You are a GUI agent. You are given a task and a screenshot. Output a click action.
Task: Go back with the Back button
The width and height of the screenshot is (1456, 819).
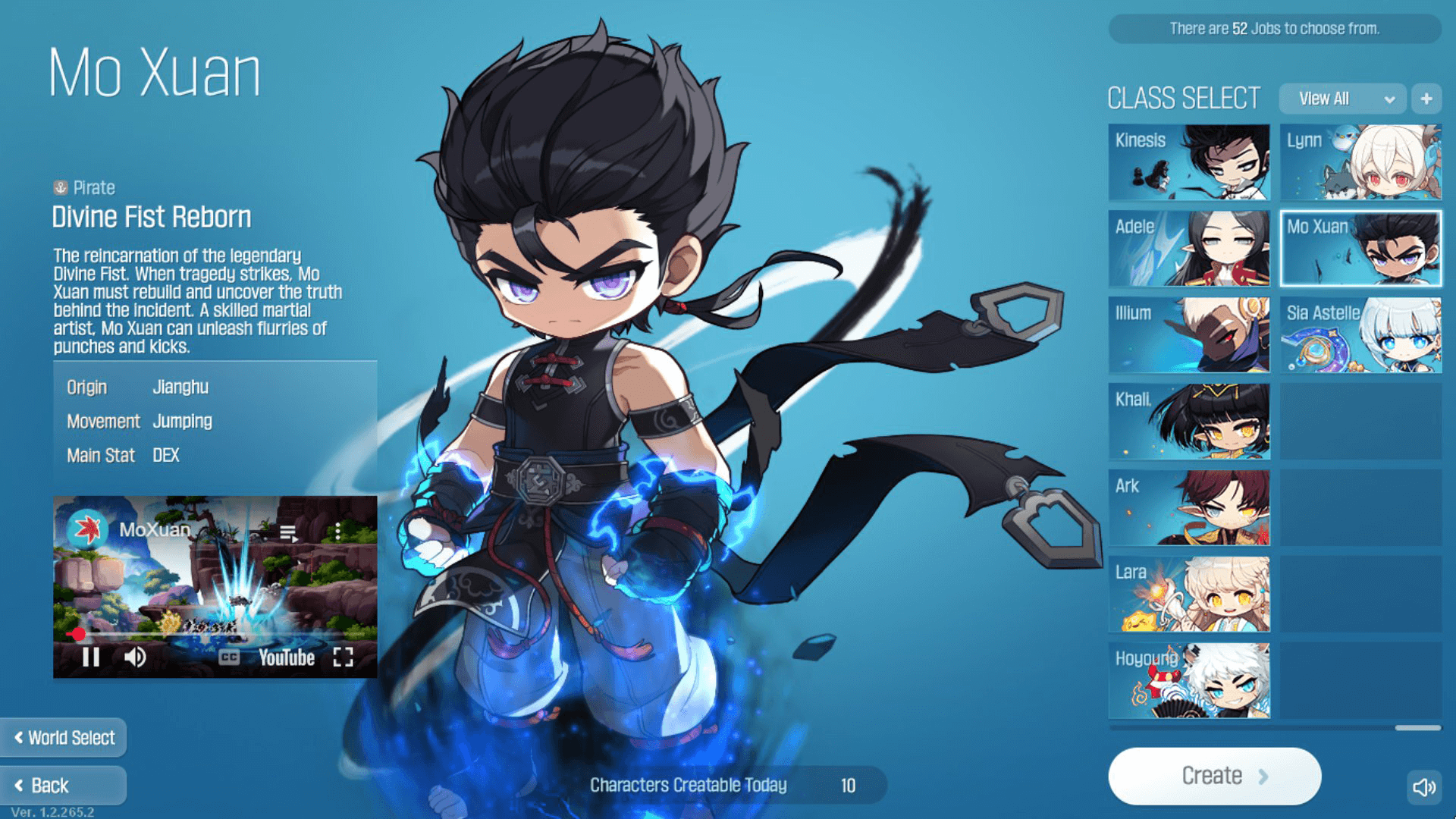coord(63,786)
